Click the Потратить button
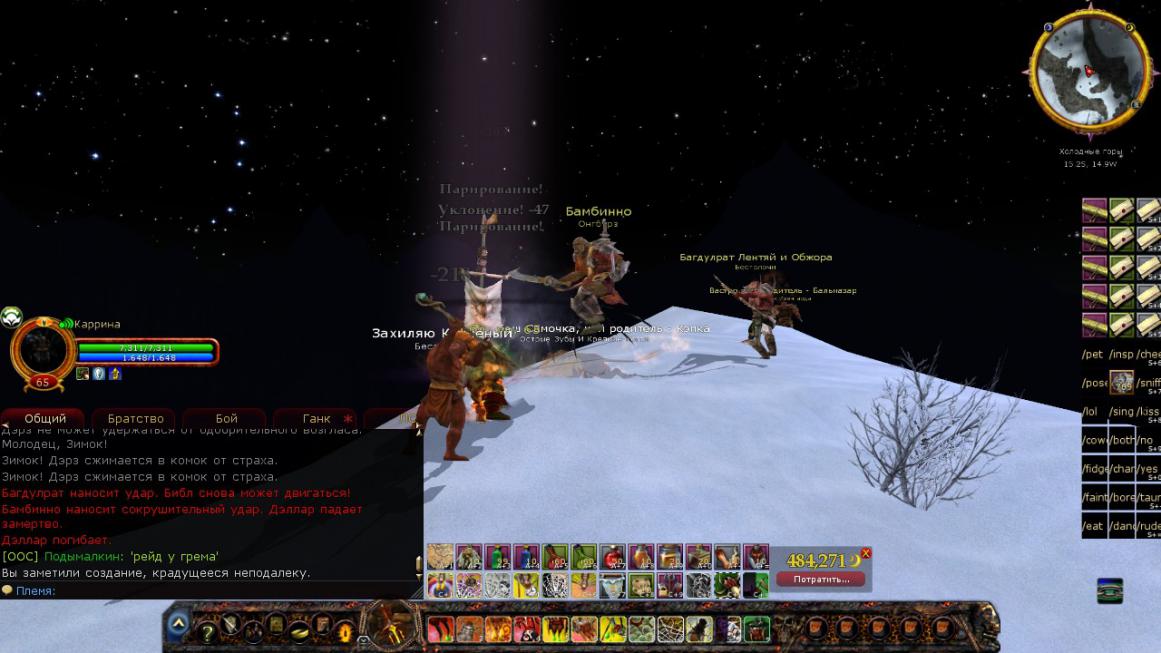The image size is (1161, 653). tap(820, 579)
